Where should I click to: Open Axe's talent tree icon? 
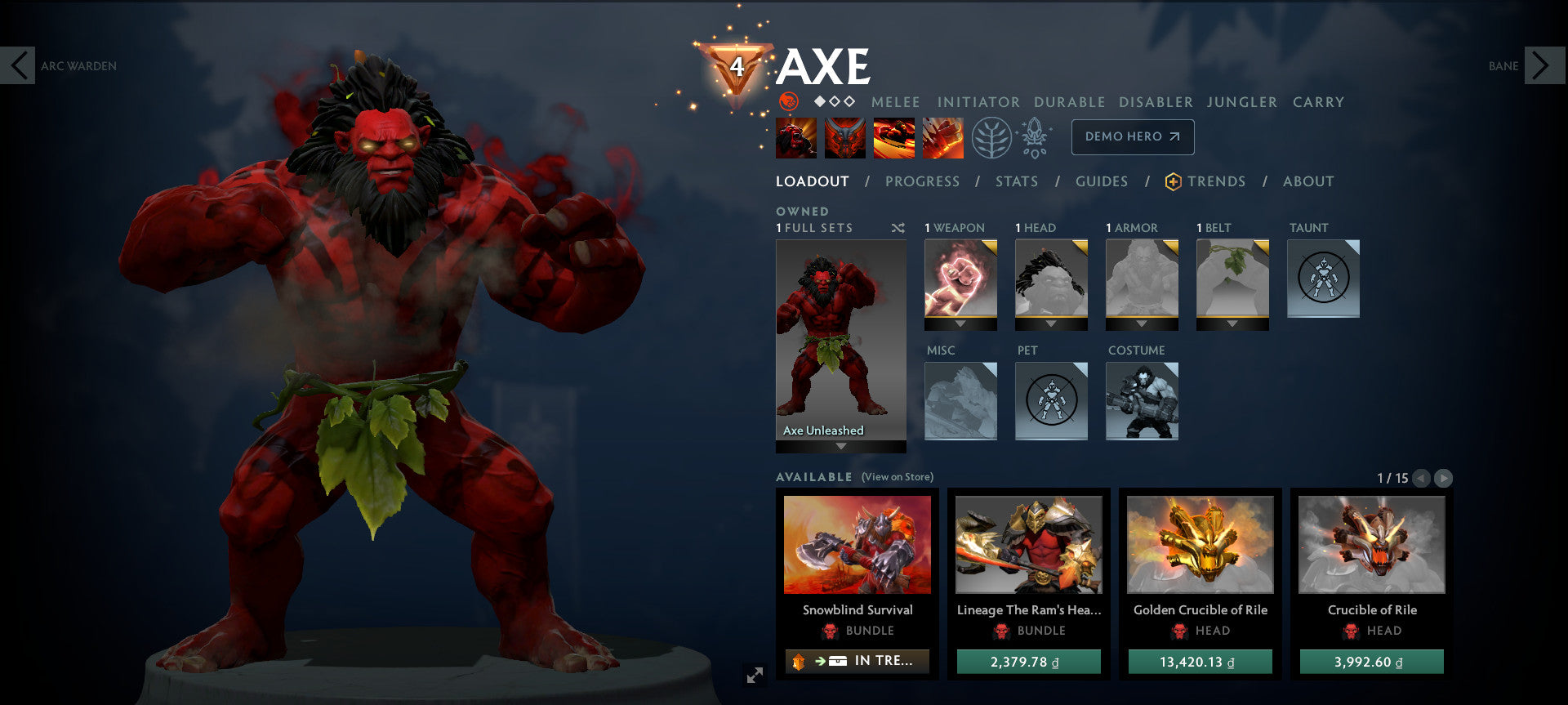tap(990, 136)
